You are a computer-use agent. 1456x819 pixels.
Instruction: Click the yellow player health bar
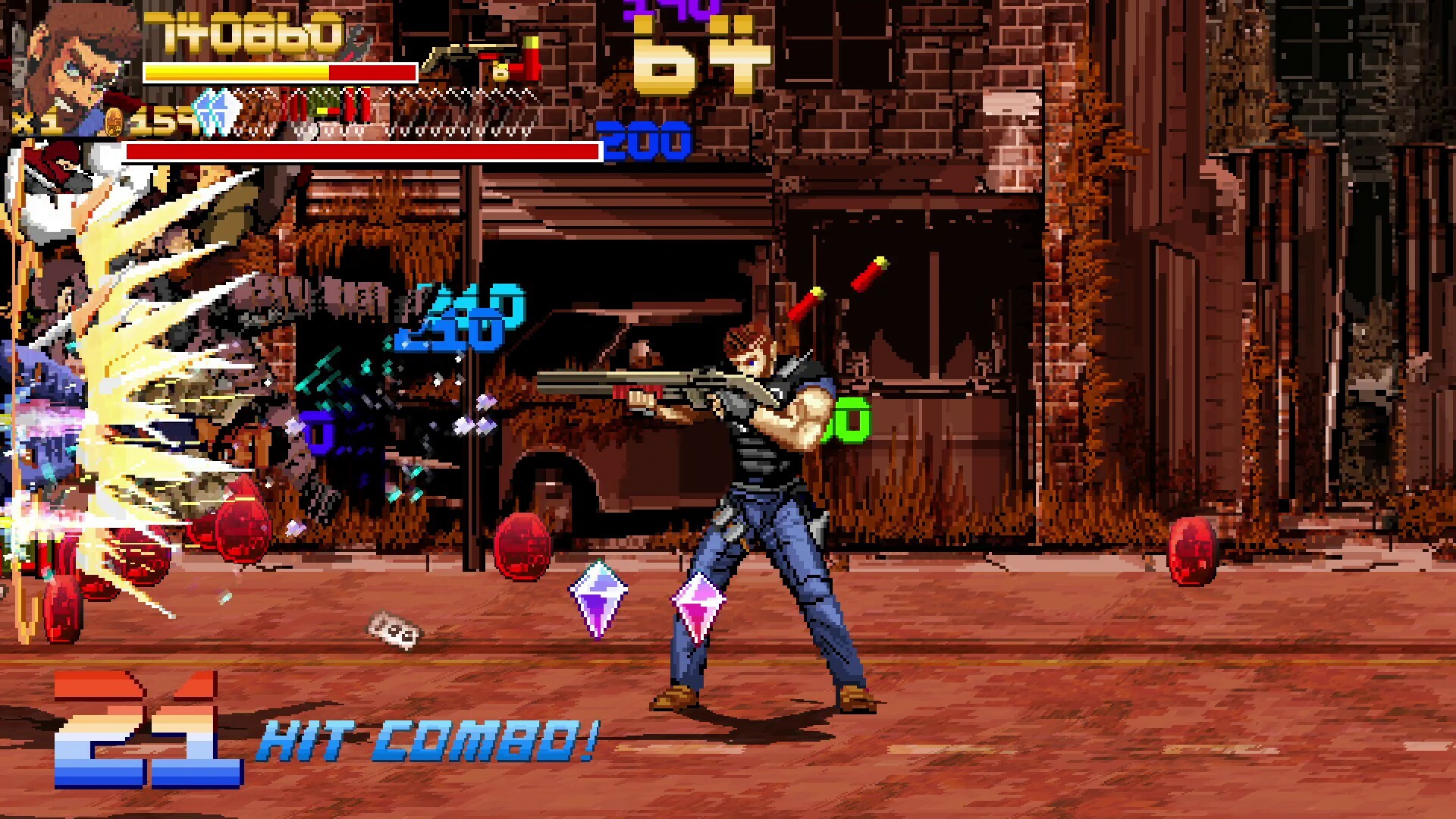pyautogui.click(x=235, y=72)
